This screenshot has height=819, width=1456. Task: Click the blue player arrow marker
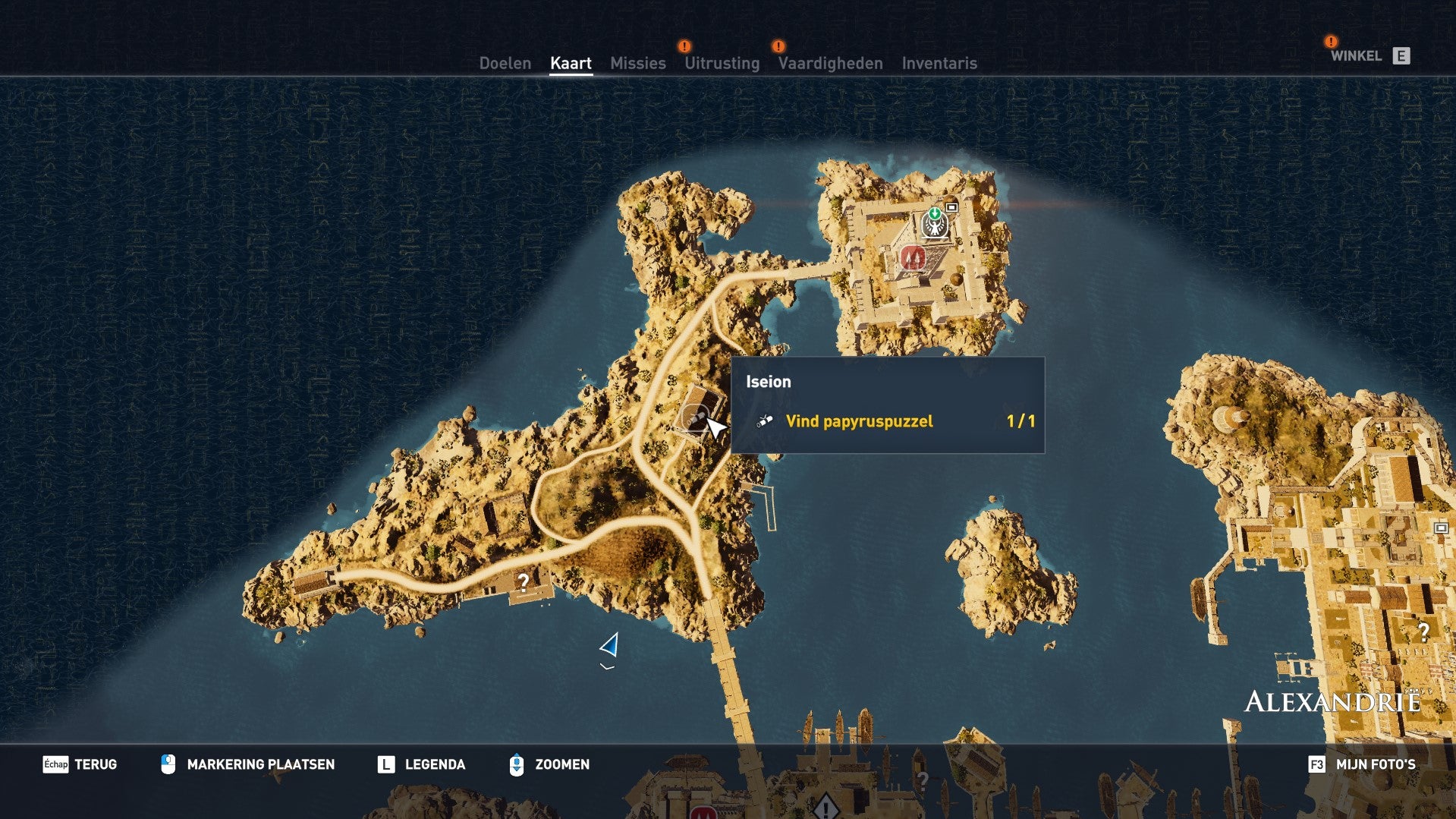(x=610, y=645)
